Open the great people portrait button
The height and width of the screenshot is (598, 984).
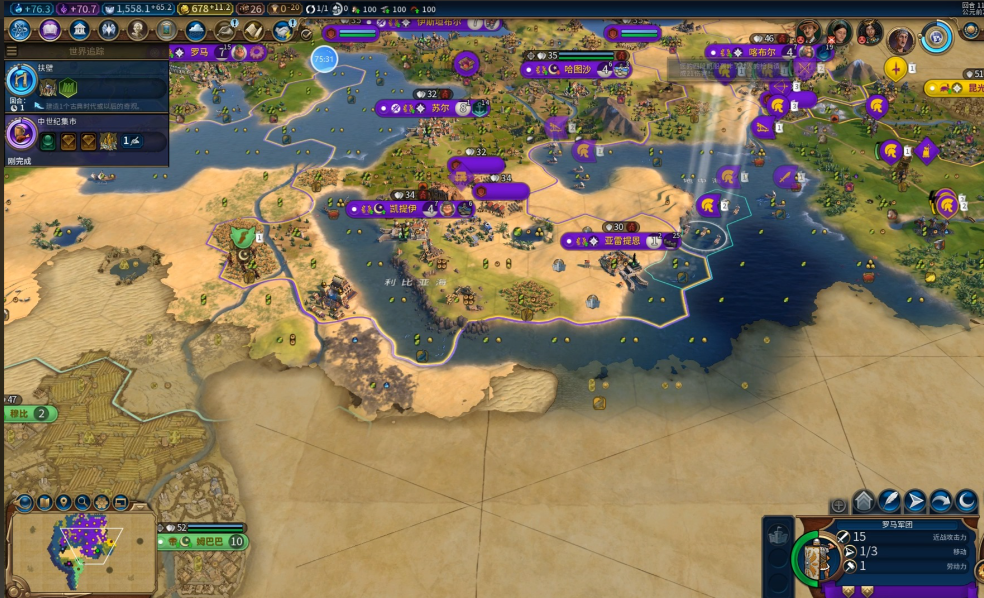(x=138, y=30)
